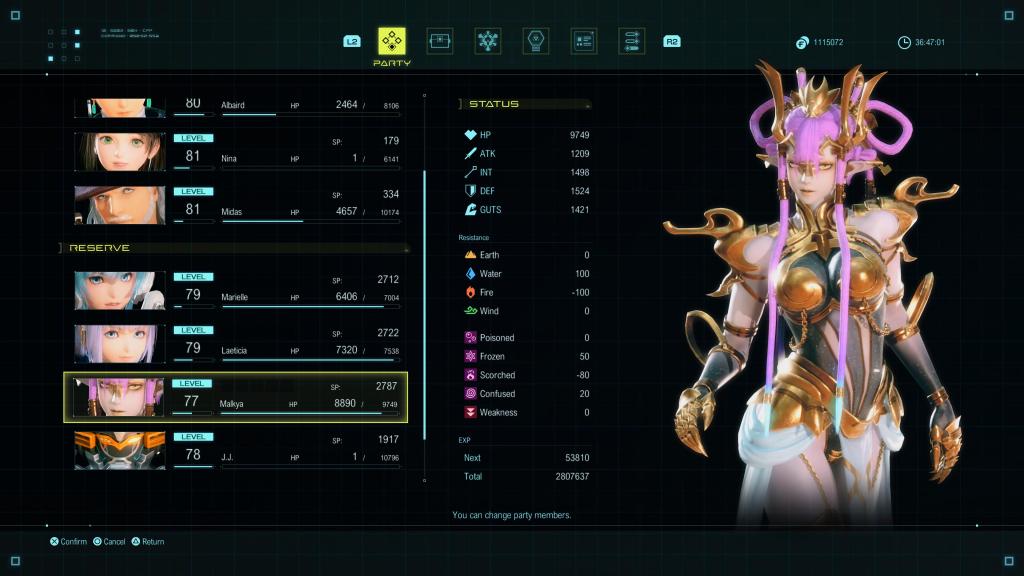Choose J.J. from the reserve list
This screenshot has height=576, width=1024.
coord(290,450)
